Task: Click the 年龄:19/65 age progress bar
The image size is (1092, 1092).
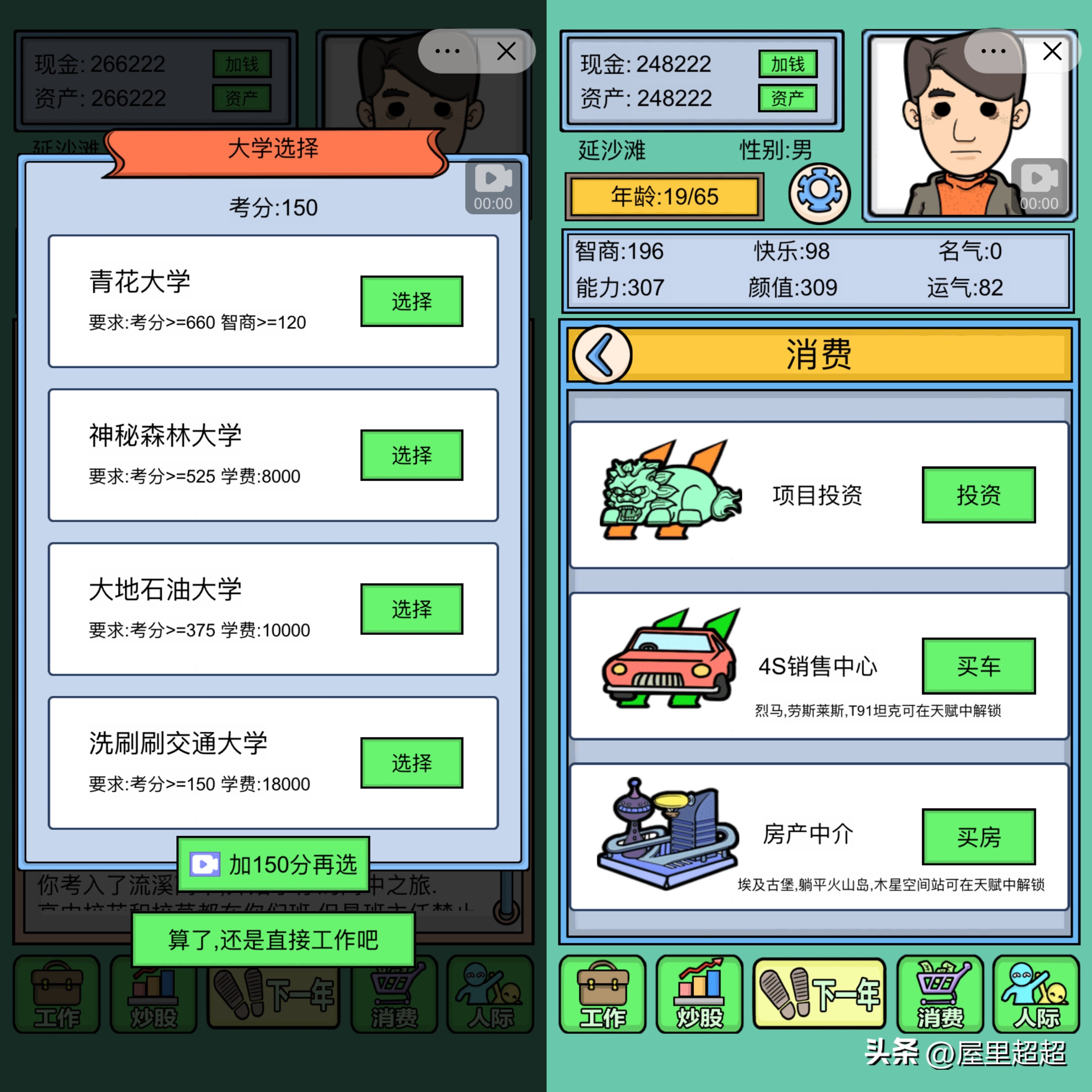Action: (x=664, y=197)
